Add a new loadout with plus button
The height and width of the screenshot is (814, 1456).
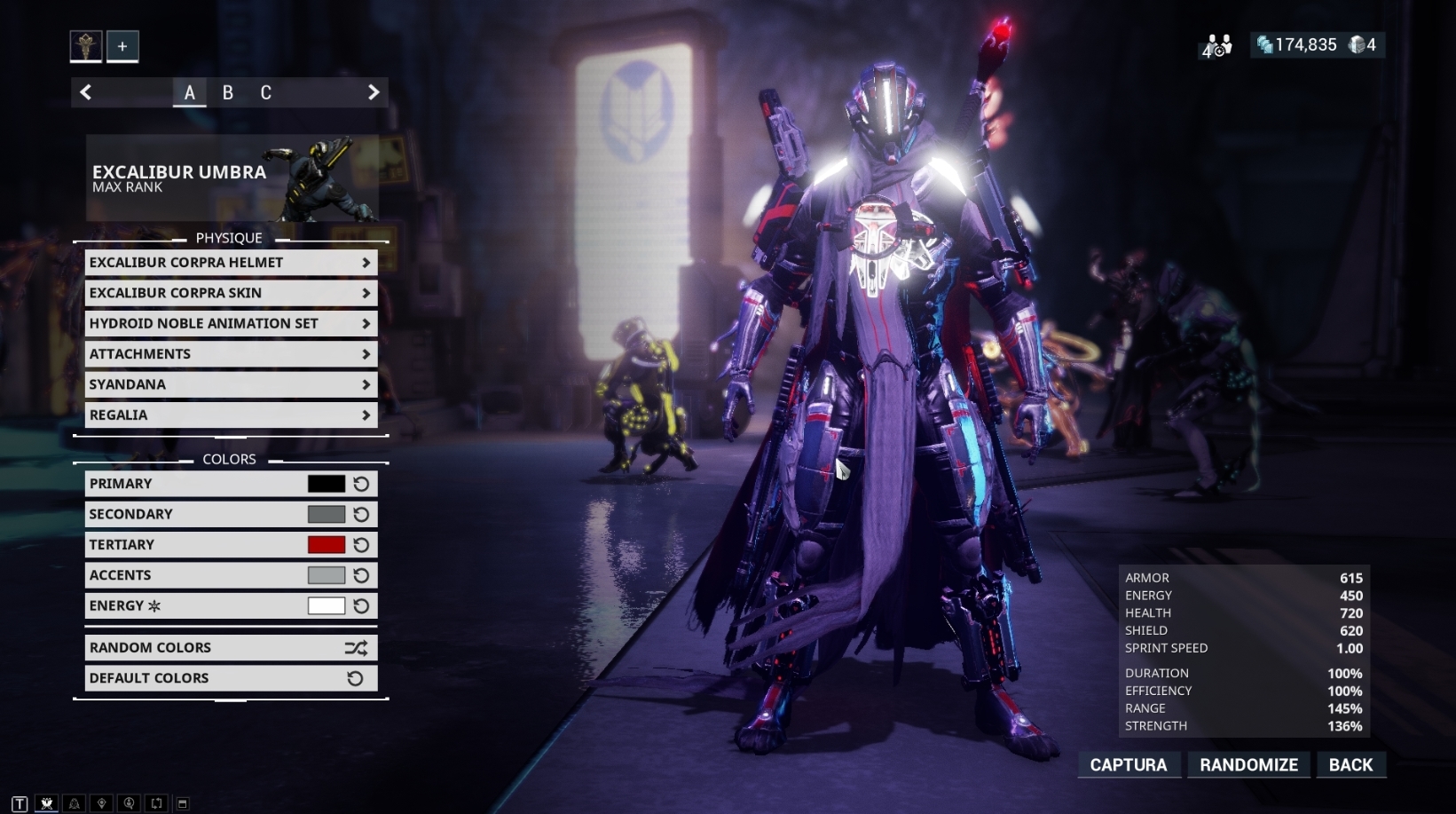pyautogui.click(x=122, y=46)
